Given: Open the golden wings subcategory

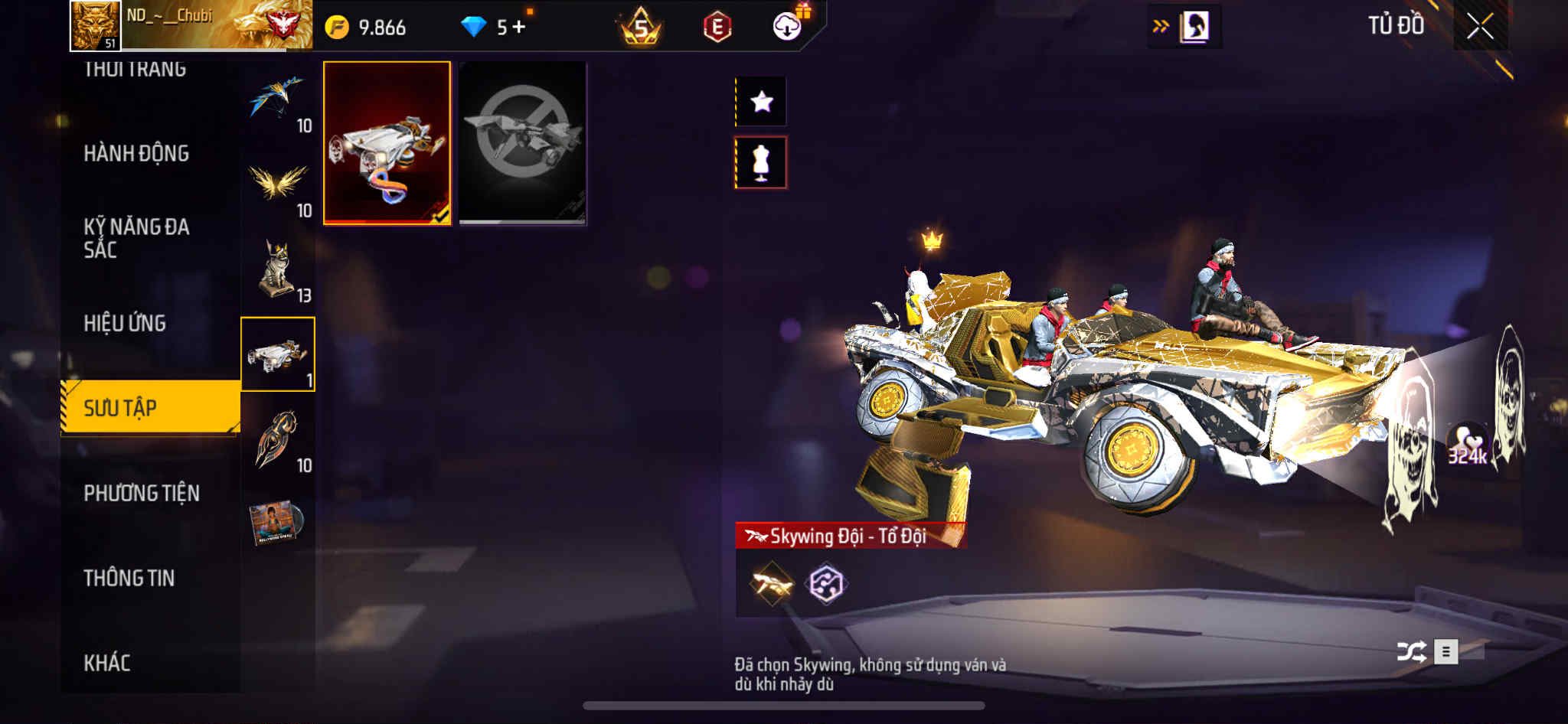Looking at the screenshot, I should tap(277, 185).
